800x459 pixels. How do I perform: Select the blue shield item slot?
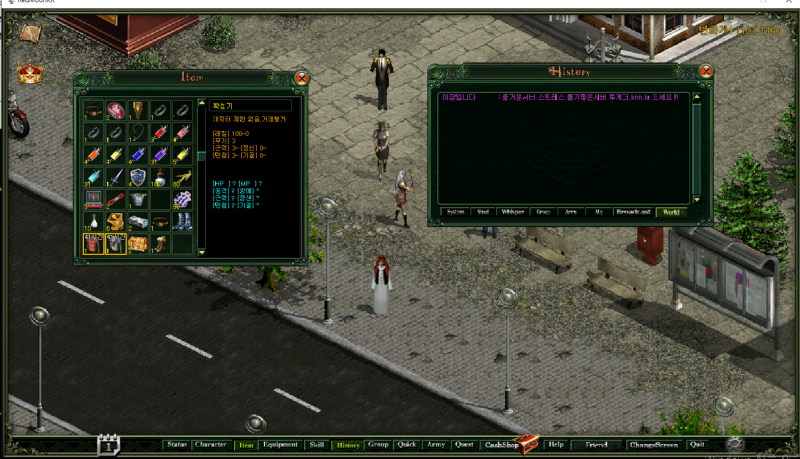pos(137,177)
